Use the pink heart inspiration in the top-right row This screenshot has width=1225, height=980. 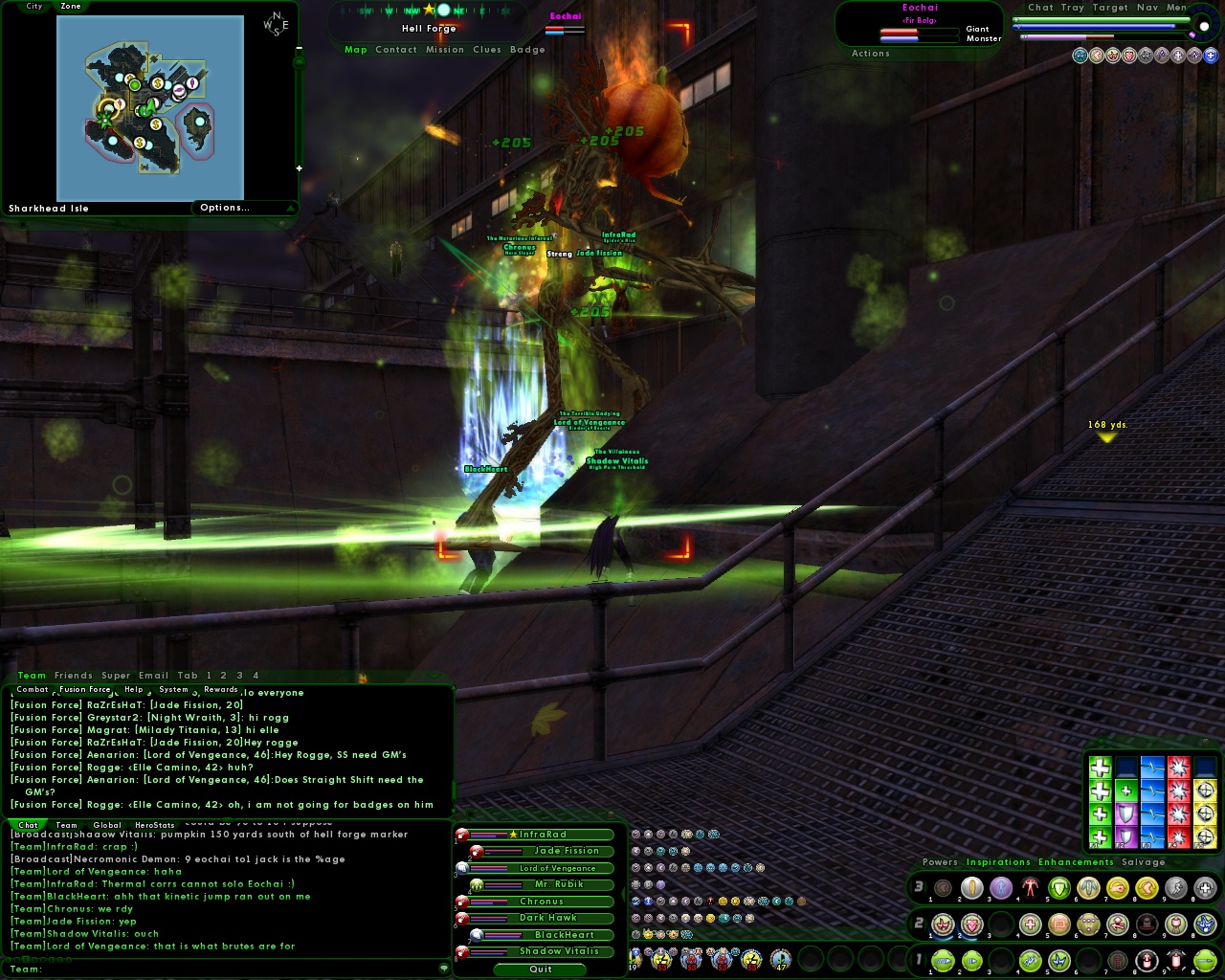tap(1129, 55)
